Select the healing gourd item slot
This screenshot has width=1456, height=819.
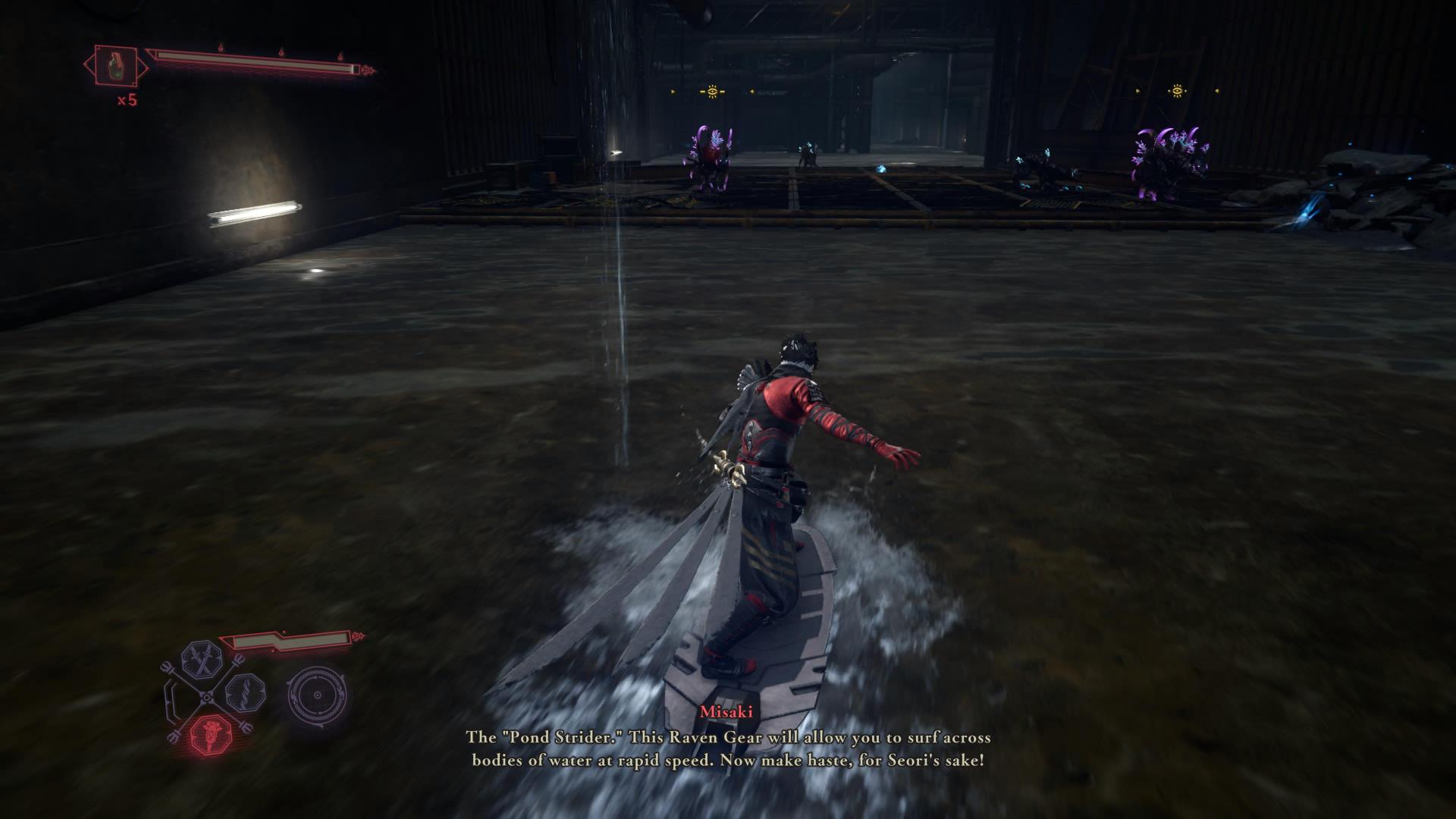point(116,64)
